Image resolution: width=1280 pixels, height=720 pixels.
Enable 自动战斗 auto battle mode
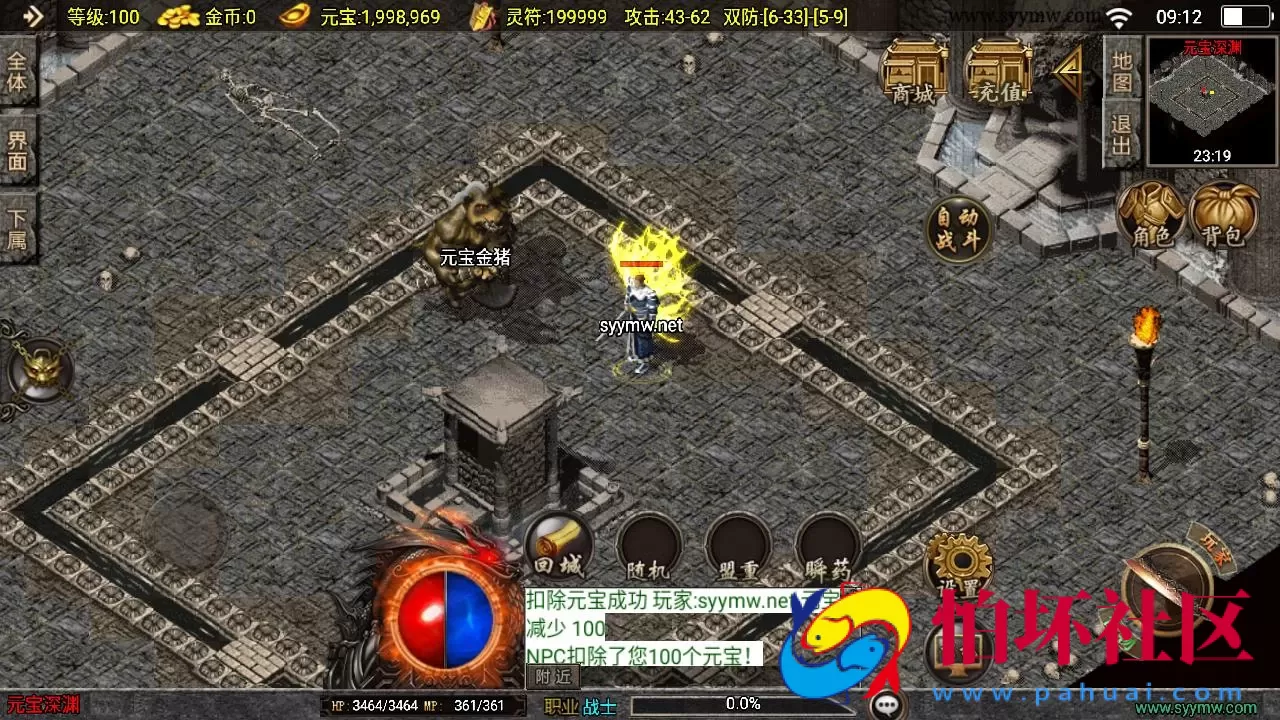(x=957, y=228)
